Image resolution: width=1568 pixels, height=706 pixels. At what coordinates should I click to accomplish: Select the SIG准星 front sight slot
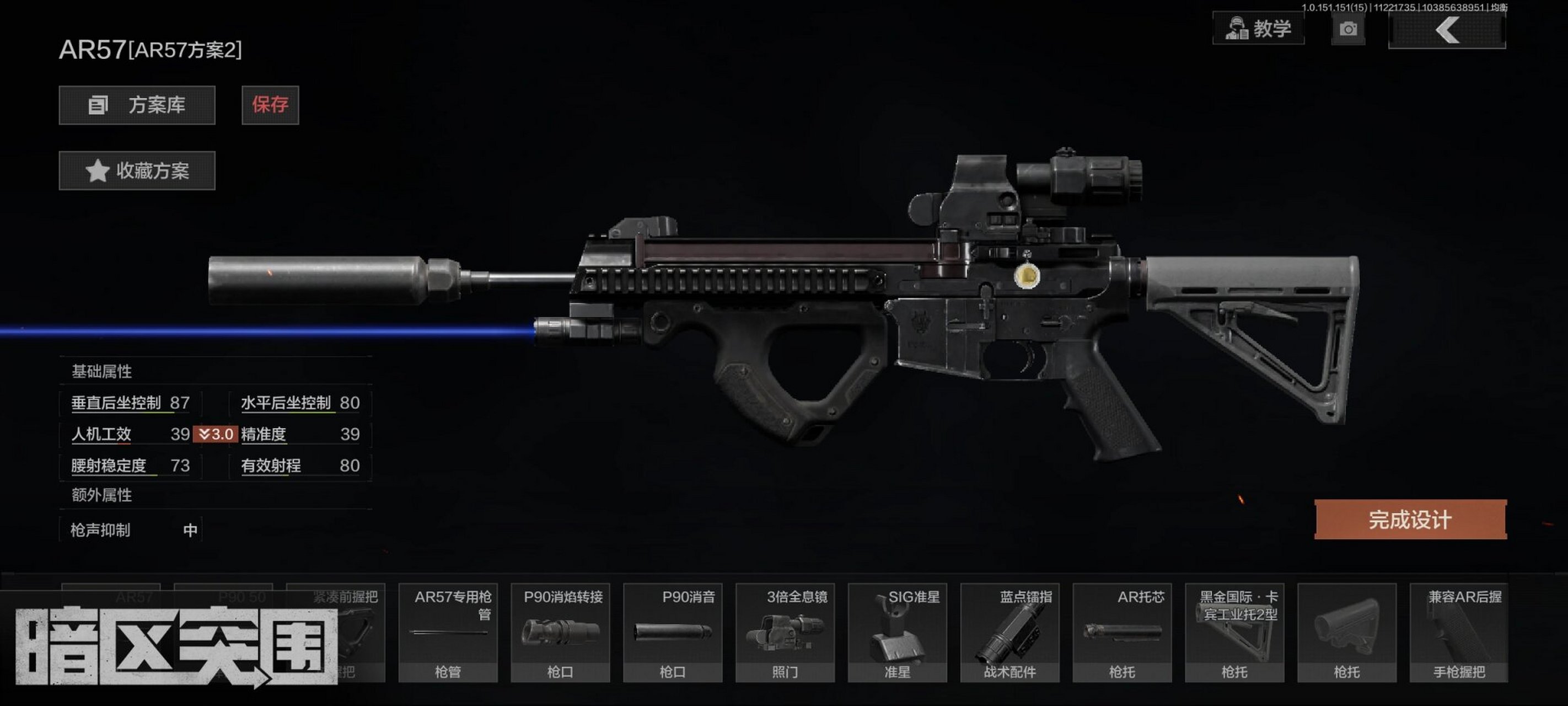(897, 632)
